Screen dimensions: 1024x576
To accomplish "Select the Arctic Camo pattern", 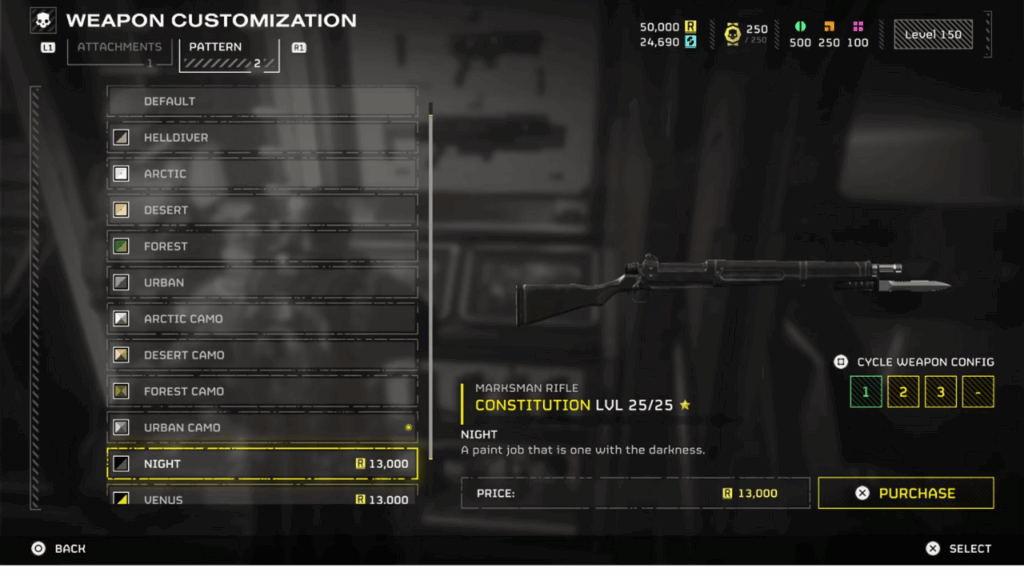I will tap(262, 319).
